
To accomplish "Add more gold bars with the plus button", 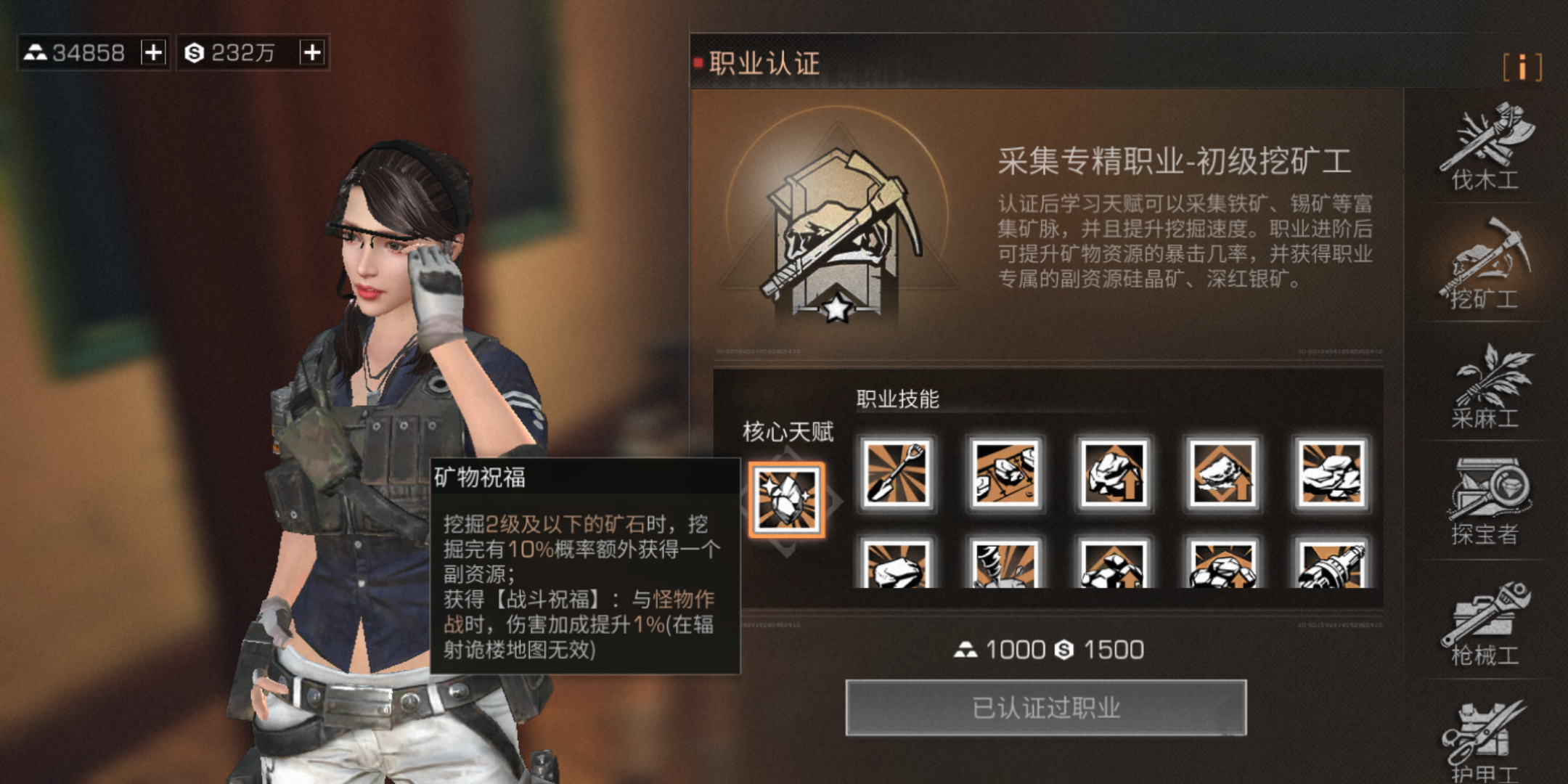I will [x=153, y=52].
